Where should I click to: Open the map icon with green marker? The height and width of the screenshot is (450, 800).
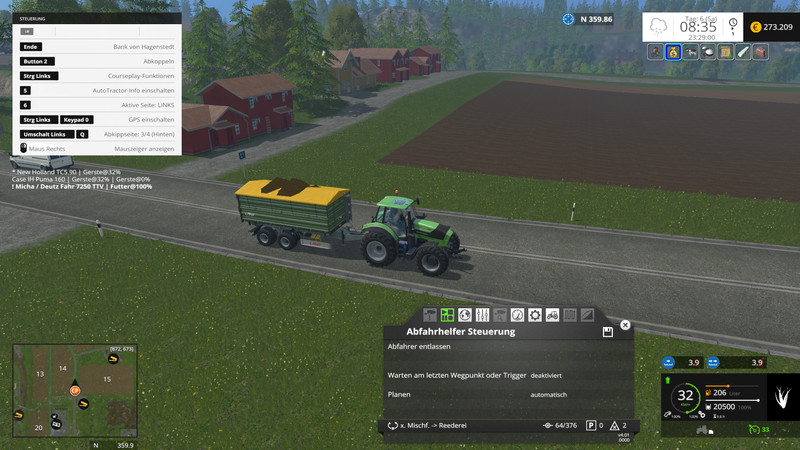725,52
